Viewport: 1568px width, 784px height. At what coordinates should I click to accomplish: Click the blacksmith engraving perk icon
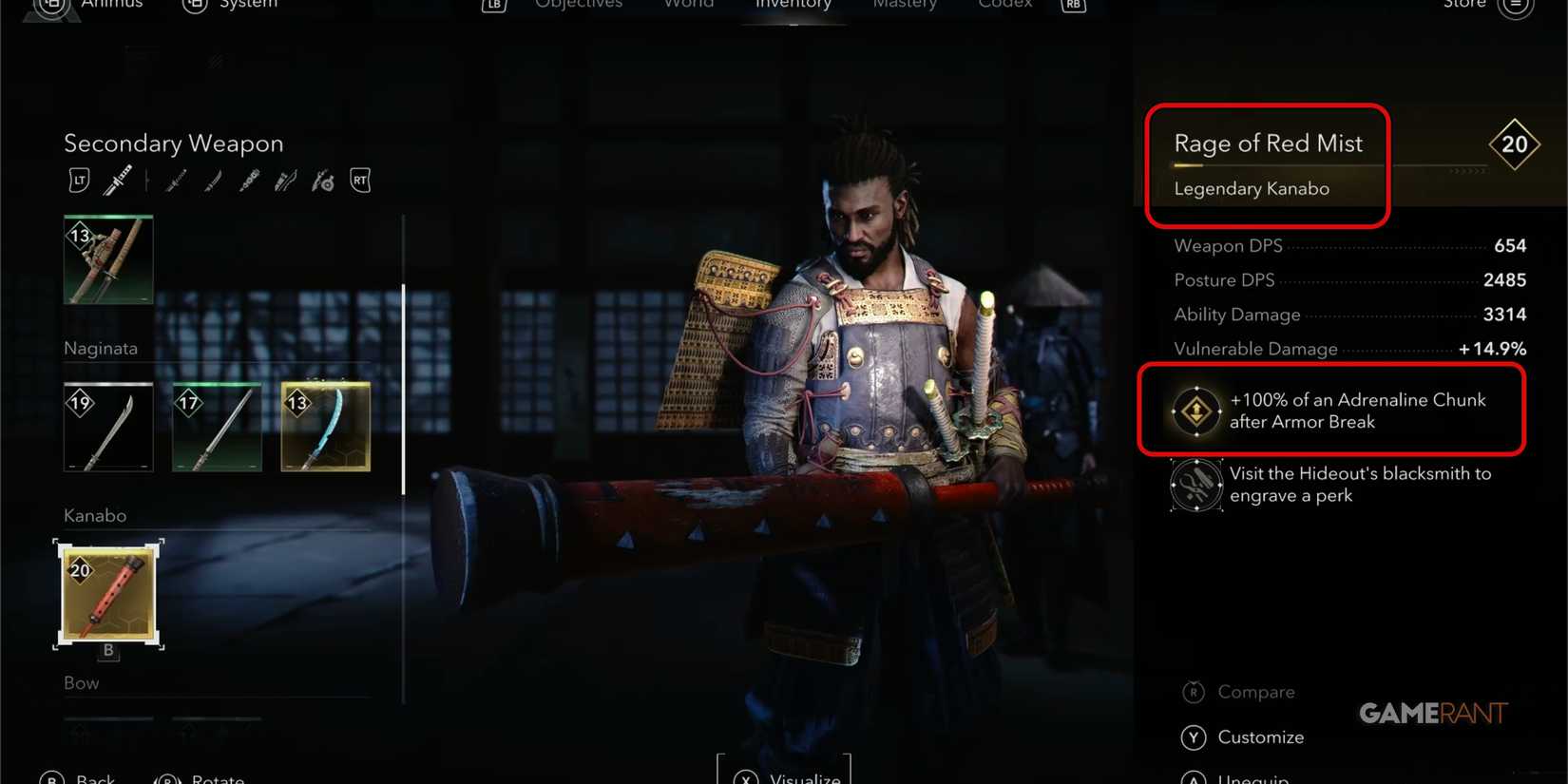pyautogui.click(x=1195, y=485)
